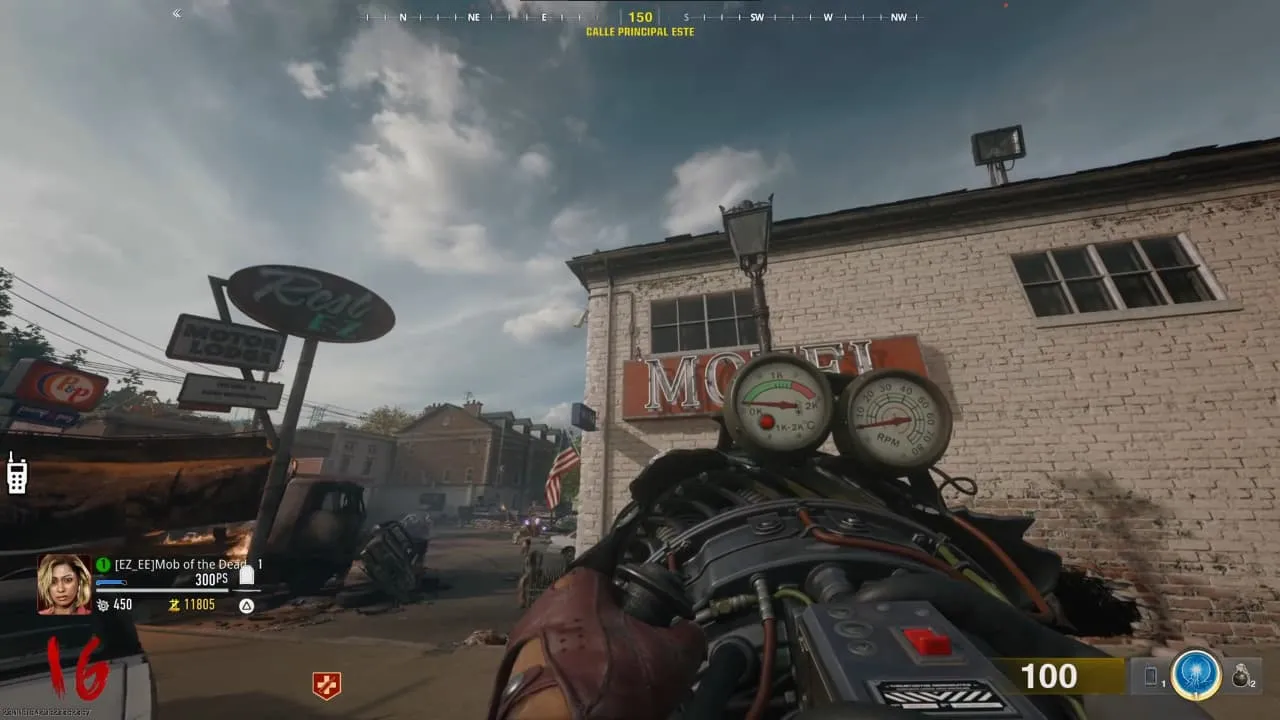Click the walkie-talkie radio icon
Viewport: 1280px width, 720px height.
[17, 474]
